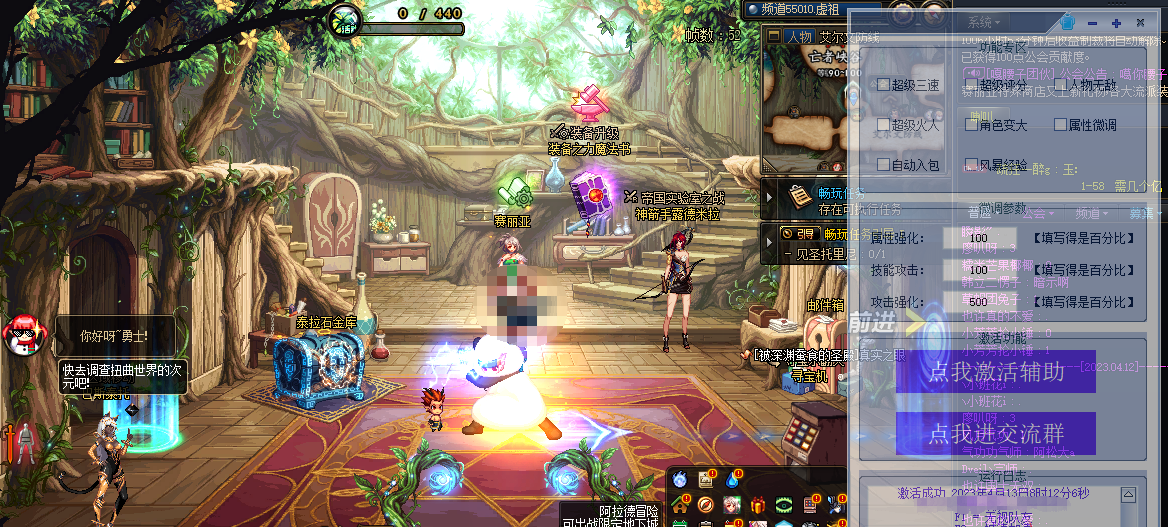Enable the 属性微调 checkbox

pos(1061,125)
